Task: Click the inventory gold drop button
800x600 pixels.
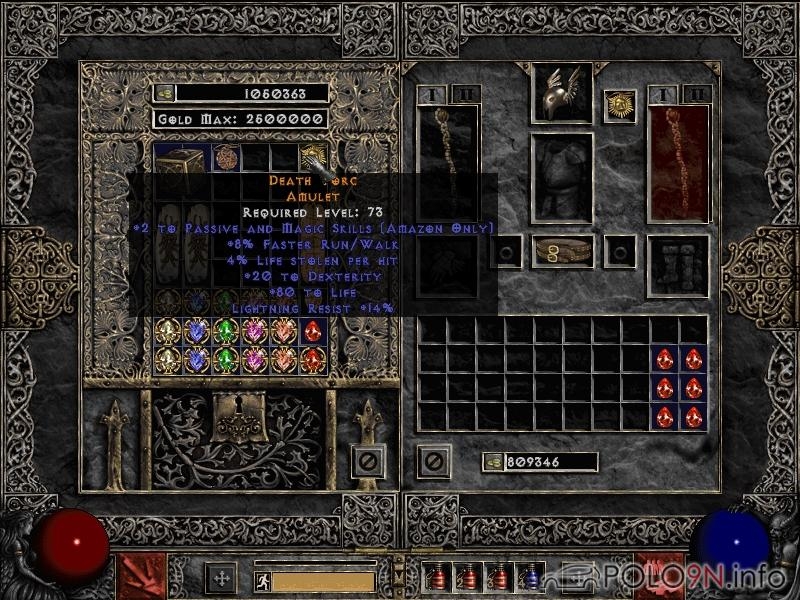Action: [x=492, y=462]
